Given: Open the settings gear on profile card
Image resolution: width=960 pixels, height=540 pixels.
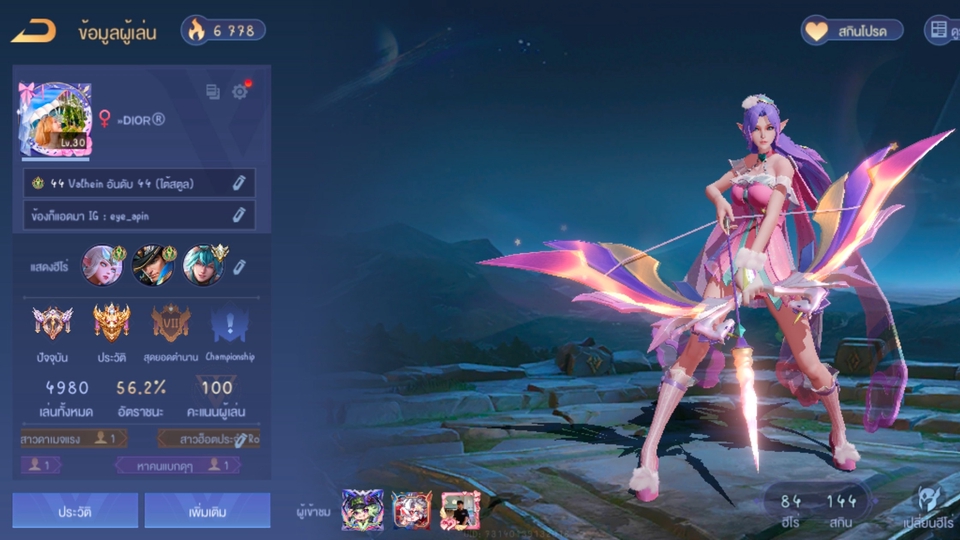Looking at the screenshot, I should pyautogui.click(x=240, y=91).
